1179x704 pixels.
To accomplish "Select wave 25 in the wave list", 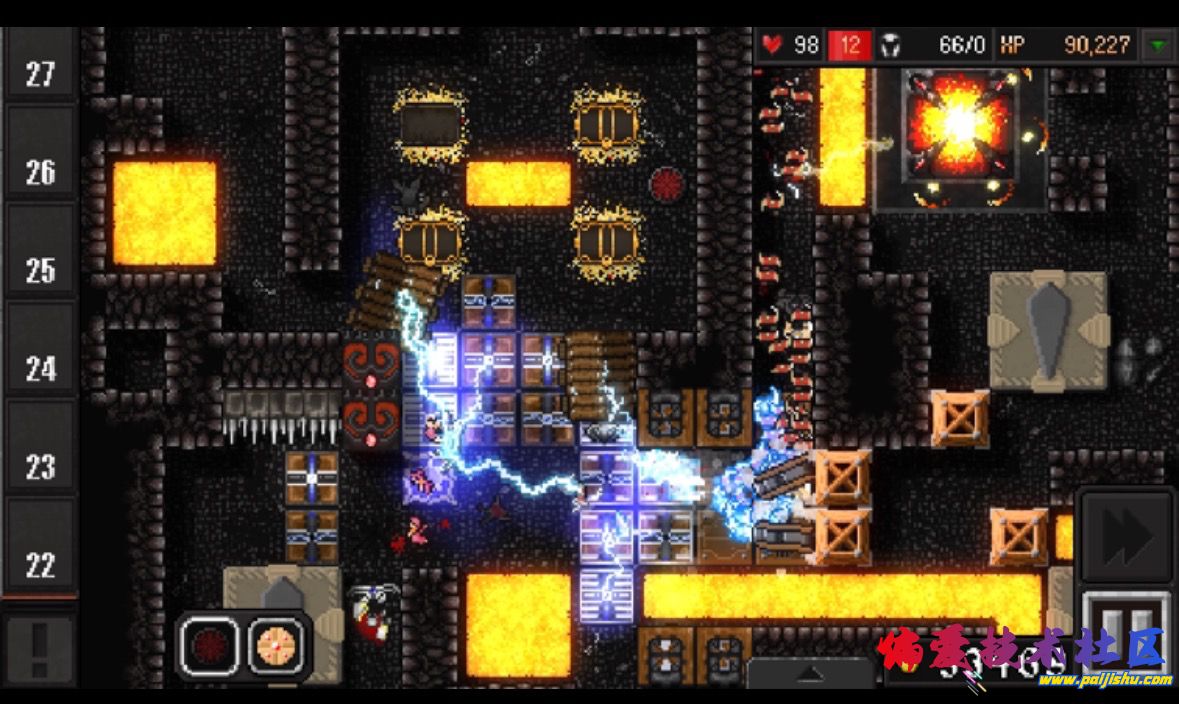I will [40, 270].
